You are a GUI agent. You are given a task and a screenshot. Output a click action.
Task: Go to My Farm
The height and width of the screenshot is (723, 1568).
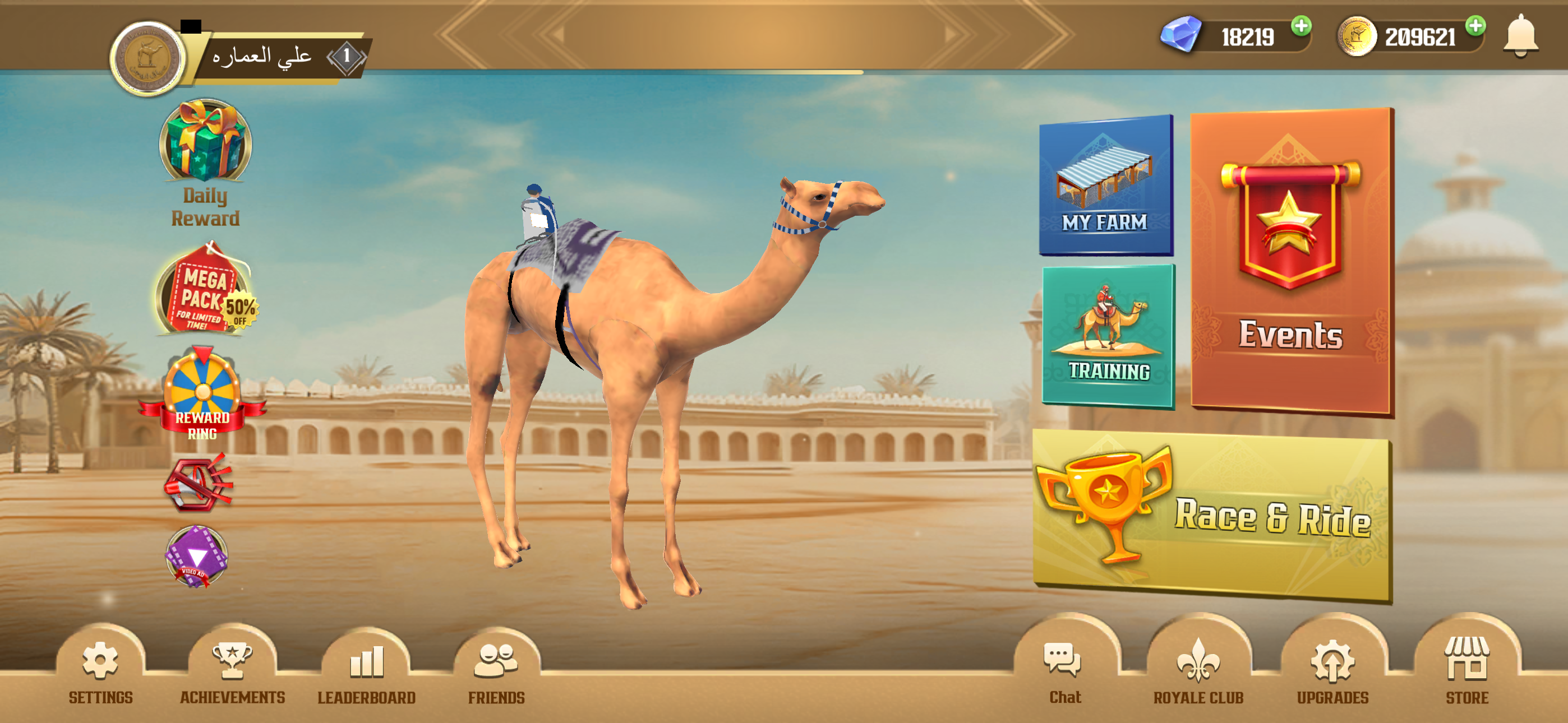[x=1105, y=184]
